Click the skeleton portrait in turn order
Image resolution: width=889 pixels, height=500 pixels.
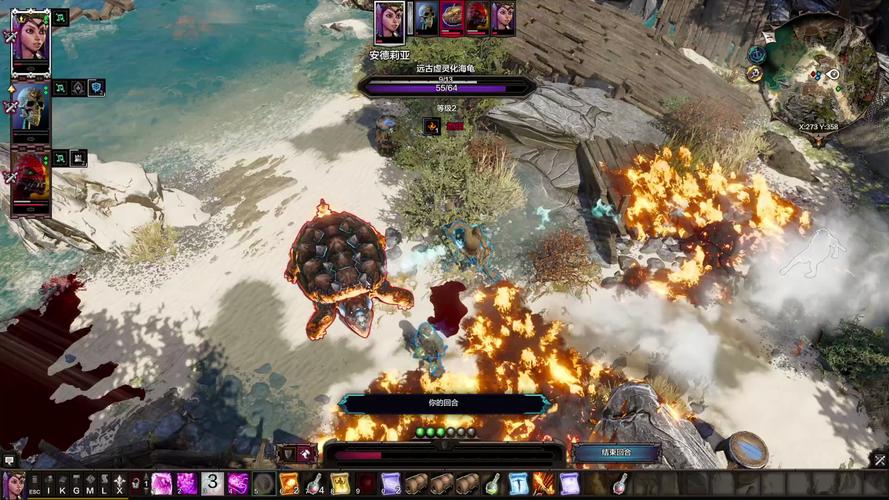(x=427, y=17)
